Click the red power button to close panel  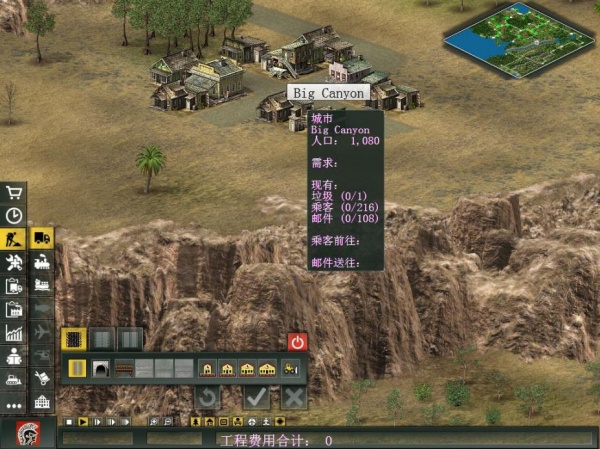[x=297, y=341]
